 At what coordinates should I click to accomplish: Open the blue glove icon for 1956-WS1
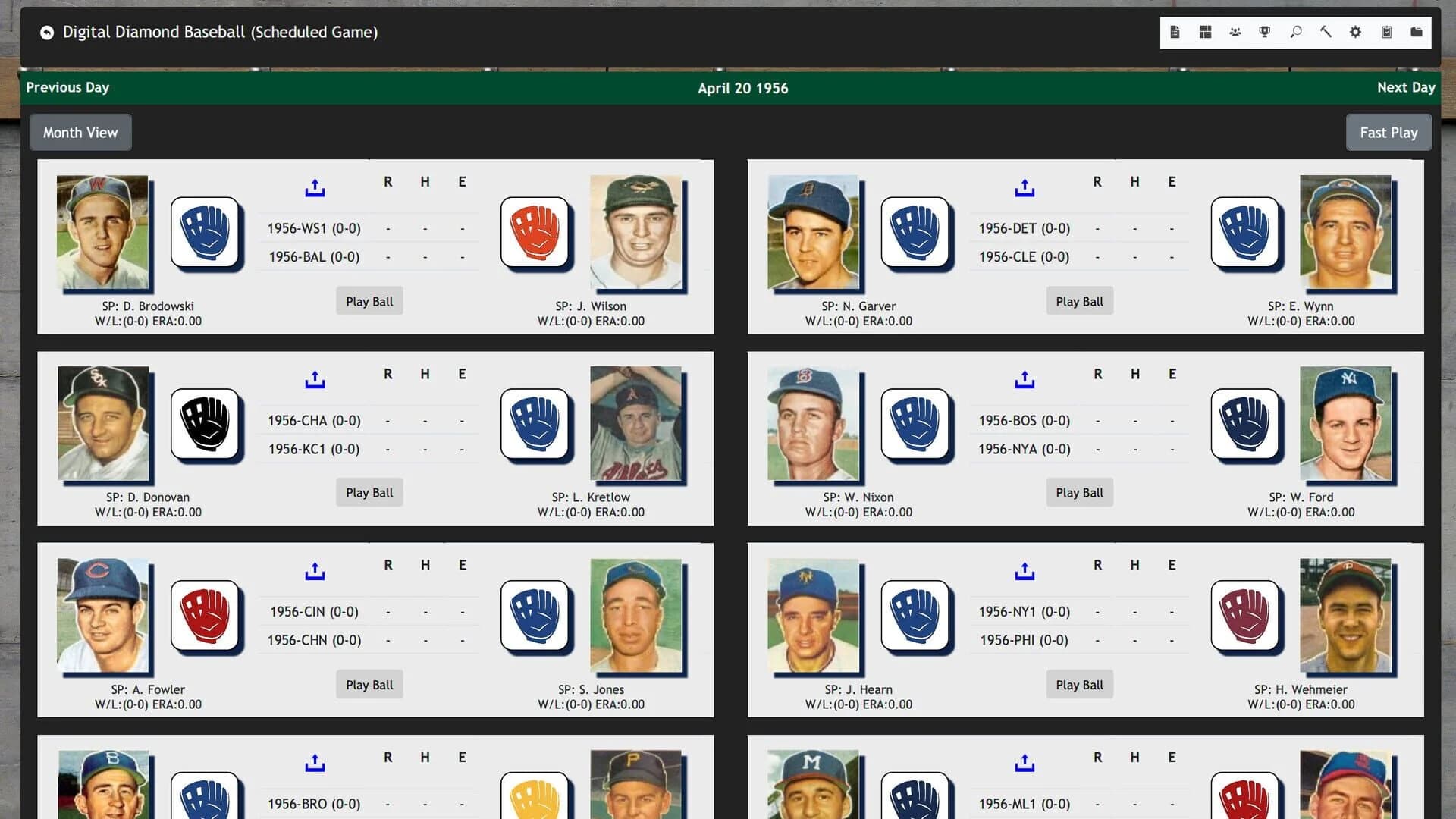[206, 233]
